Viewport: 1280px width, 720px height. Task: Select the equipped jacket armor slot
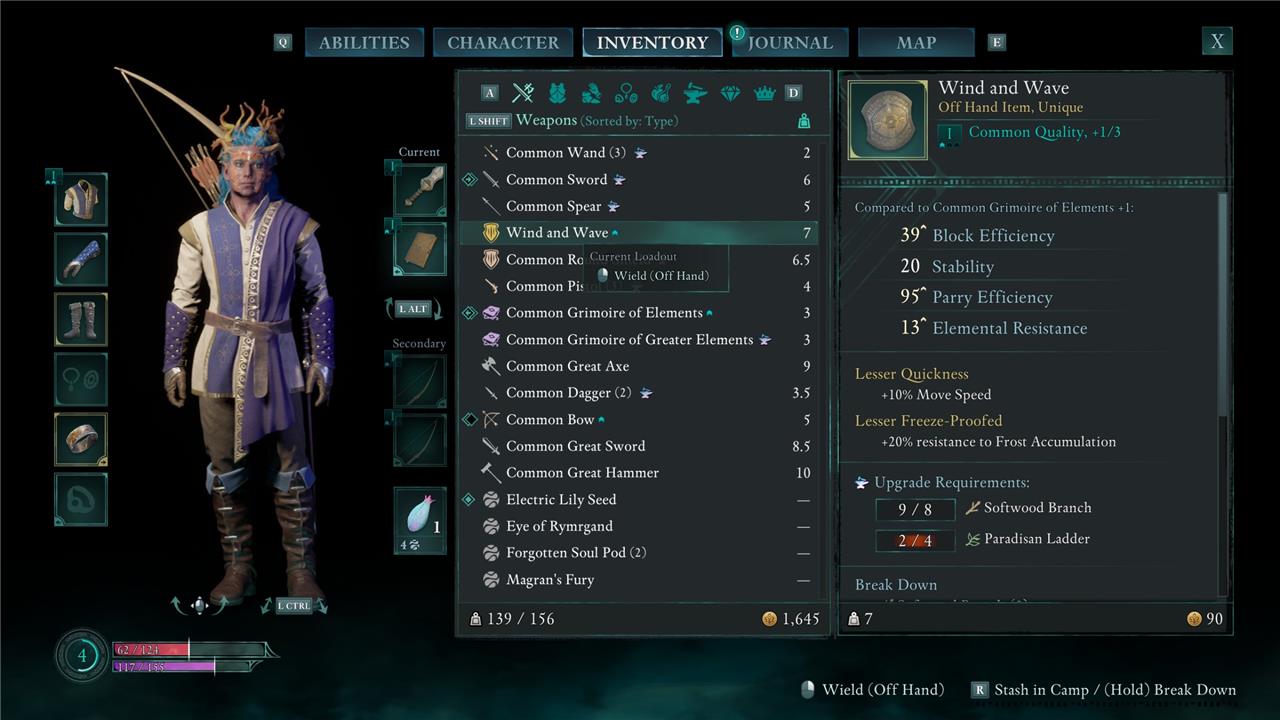(x=81, y=199)
